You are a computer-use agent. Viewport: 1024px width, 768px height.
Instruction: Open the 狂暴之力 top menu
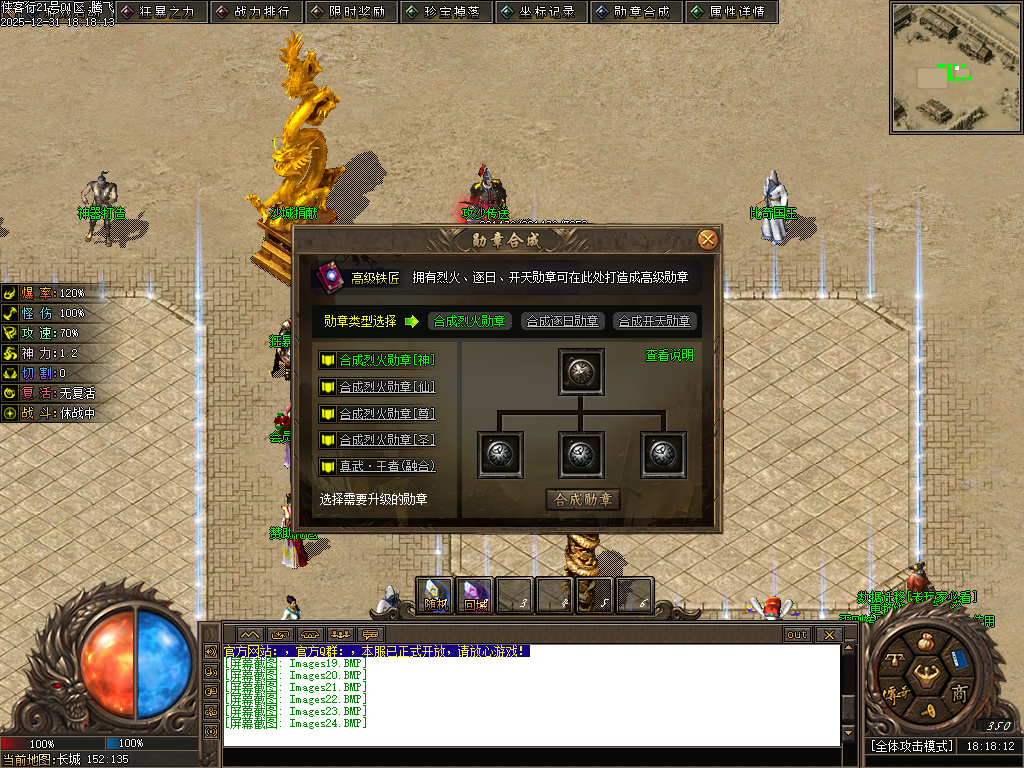161,12
